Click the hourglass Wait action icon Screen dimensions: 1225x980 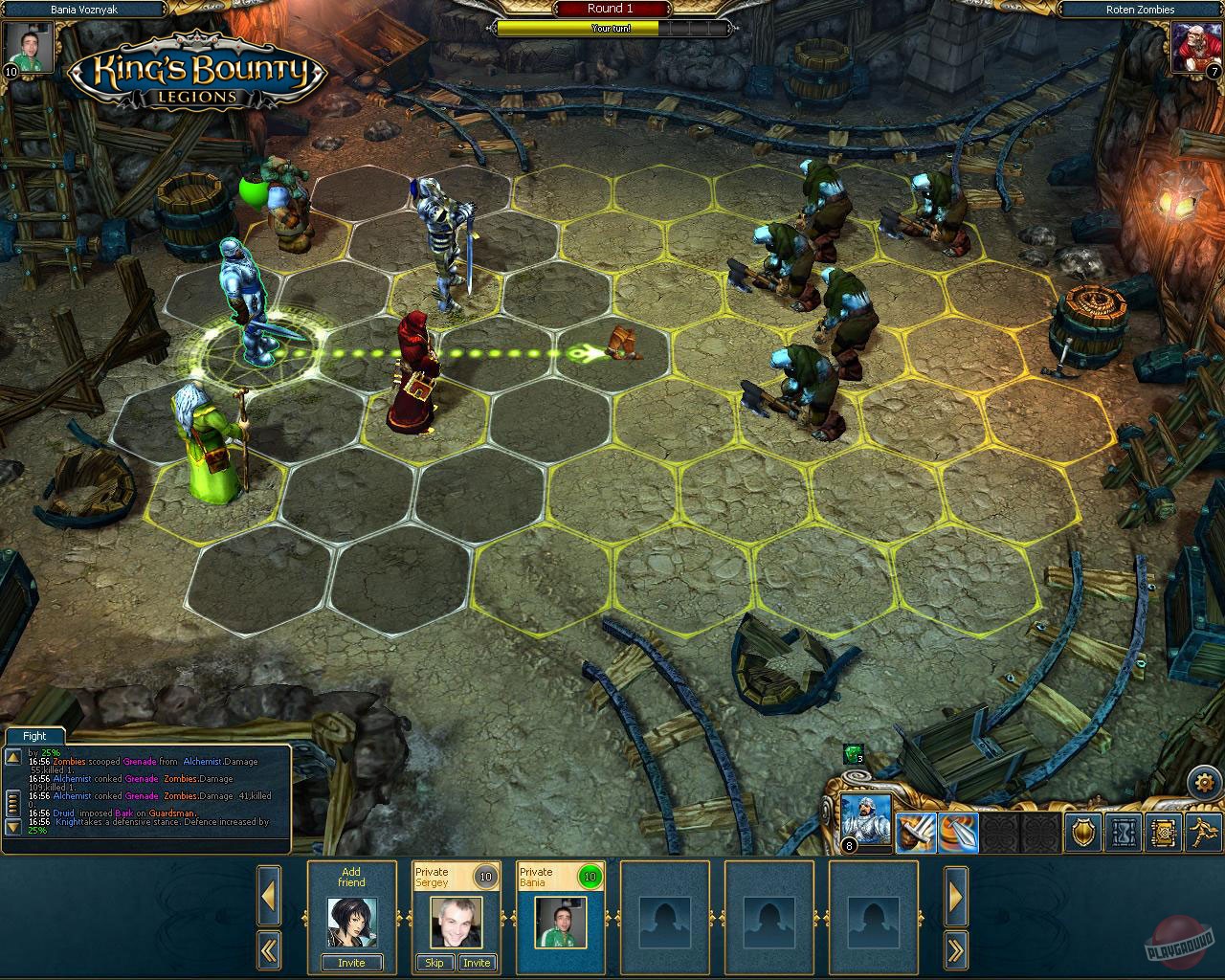click(1123, 831)
